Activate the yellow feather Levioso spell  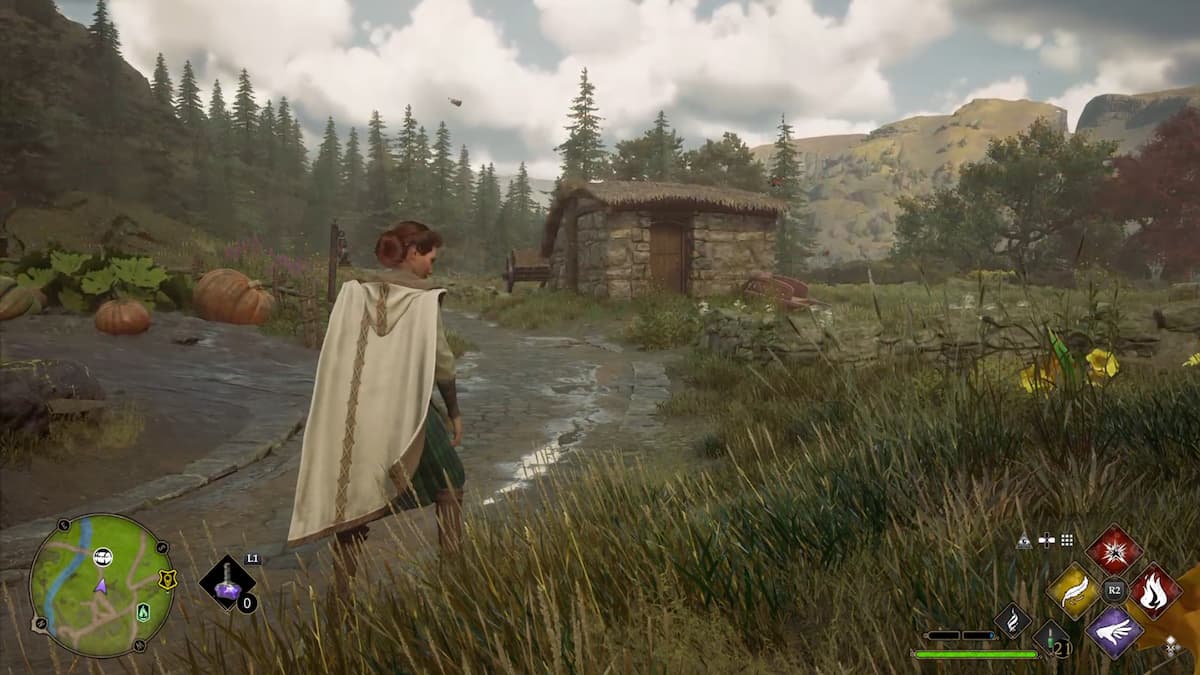coord(1073,591)
